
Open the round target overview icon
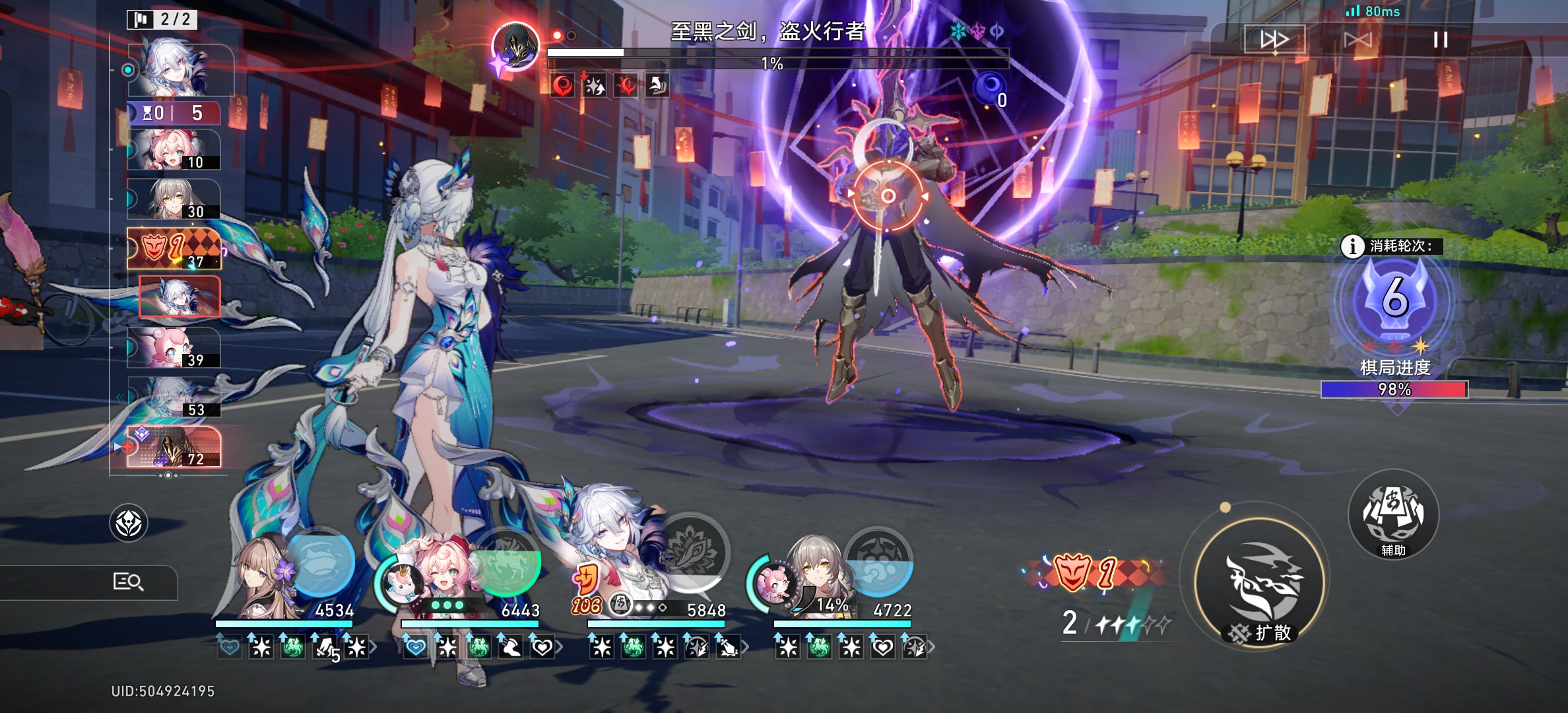pos(128,524)
